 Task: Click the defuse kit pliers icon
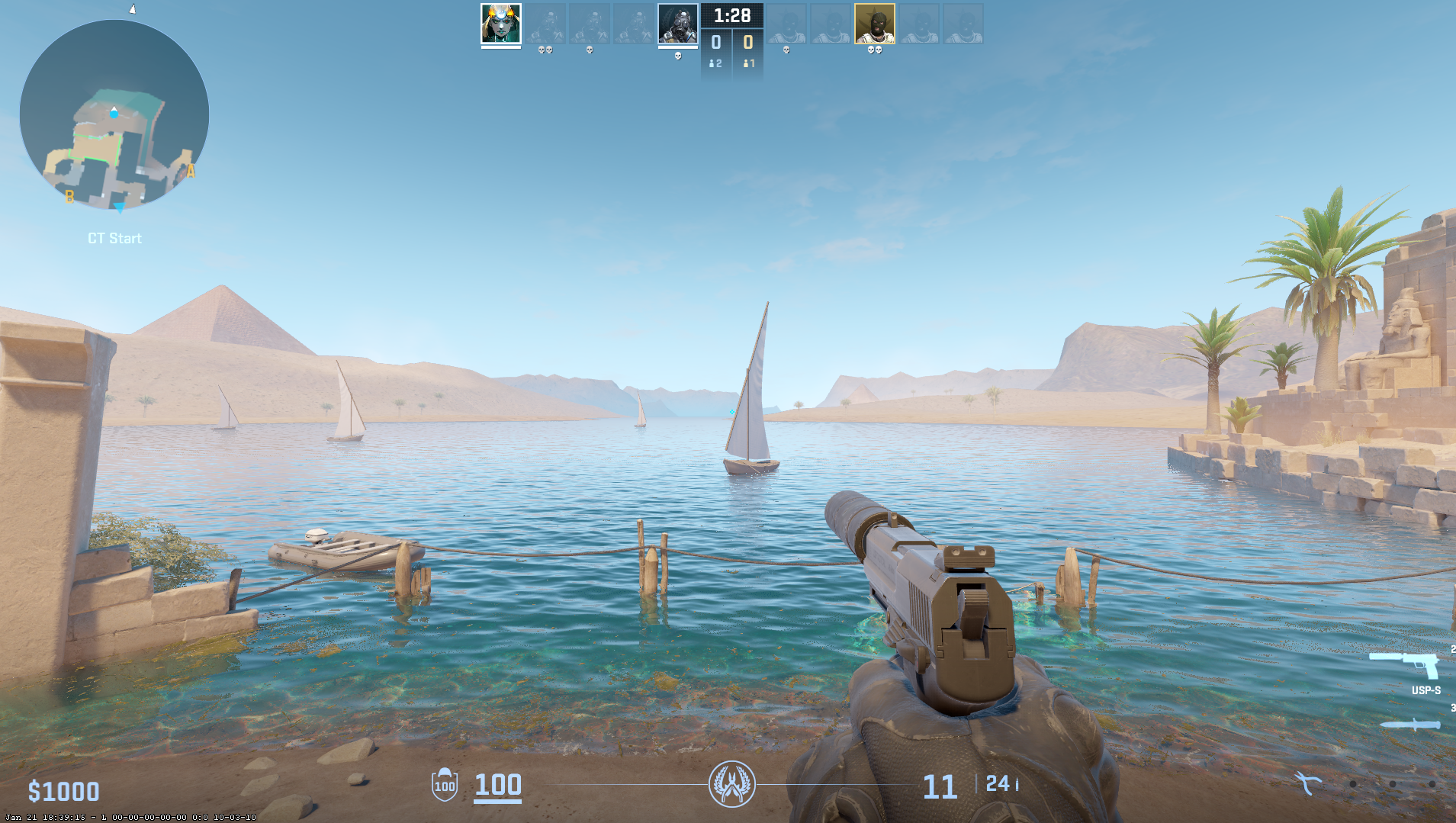coord(1307,783)
